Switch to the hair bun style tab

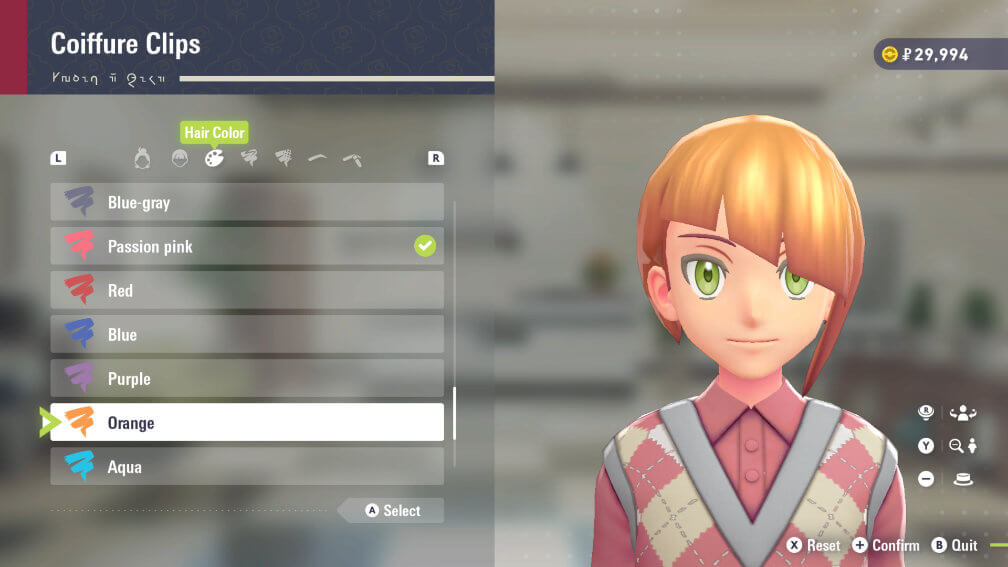pos(143,158)
